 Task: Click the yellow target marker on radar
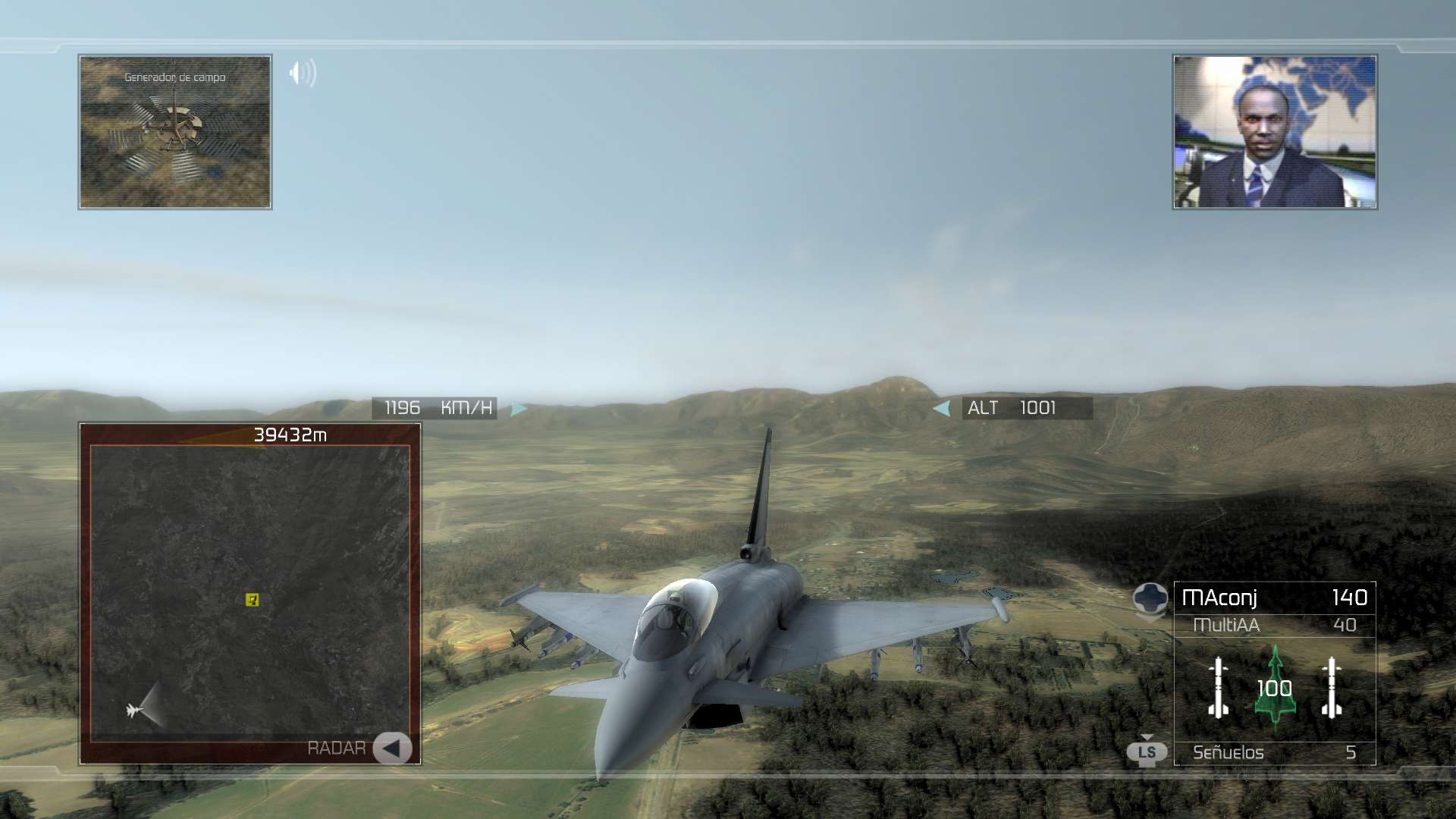click(x=253, y=600)
